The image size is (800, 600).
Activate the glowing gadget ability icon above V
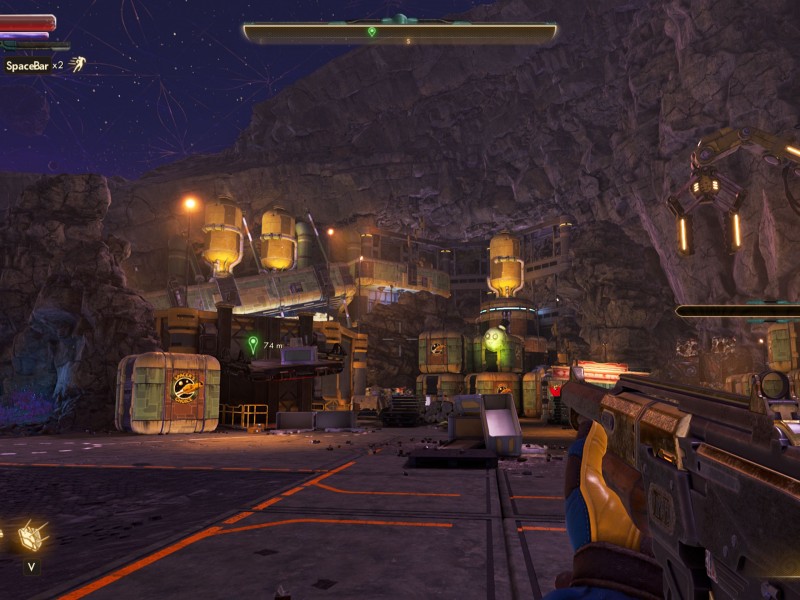[x=33, y=536]
